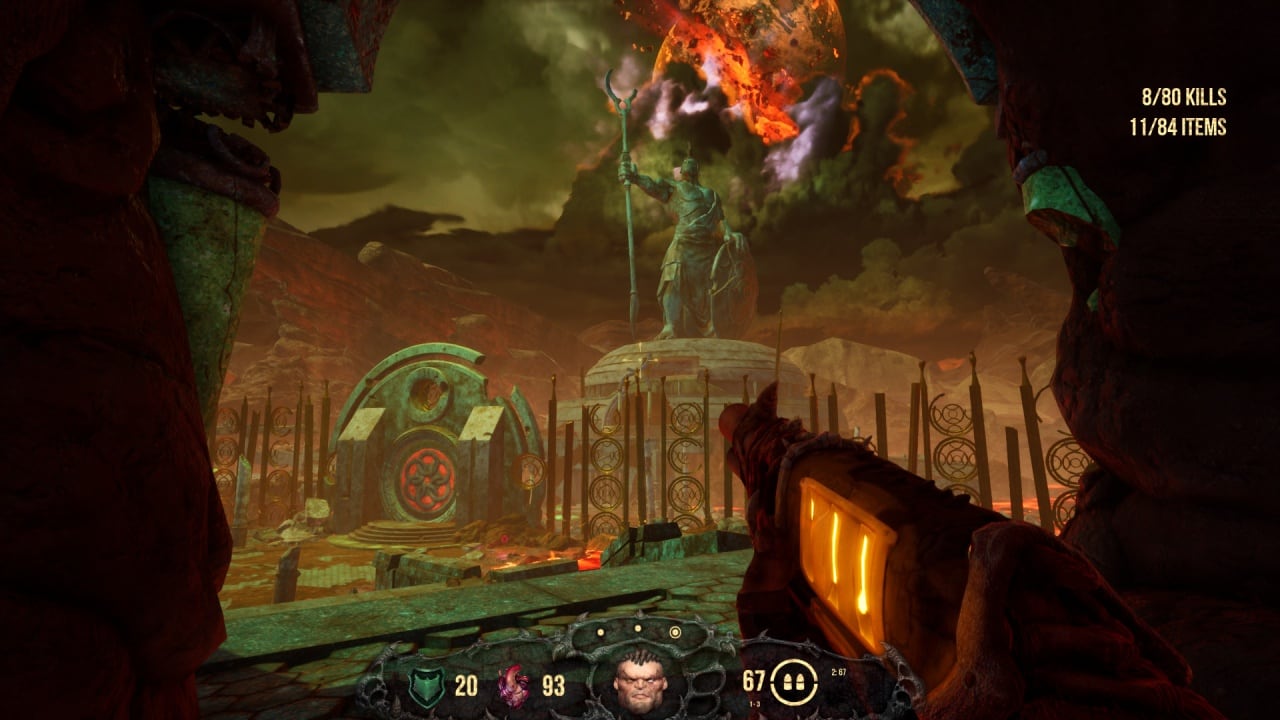1280x720 pixels.
Task: Click the circled bullets ammo icon
Action: tap(795, 684)
